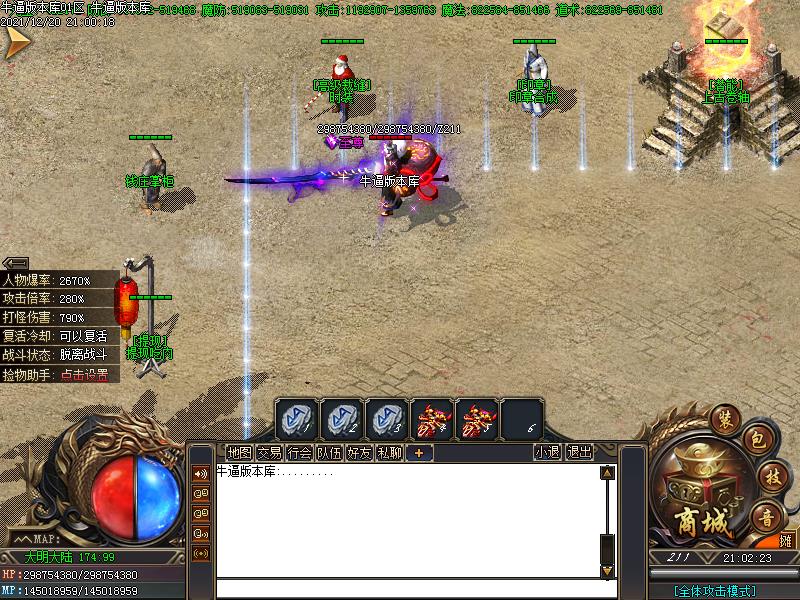This screenshot has width=800, height=600.
Task: Use the blue rune in hotbar slot 1
Action: (x=297, y=418)
